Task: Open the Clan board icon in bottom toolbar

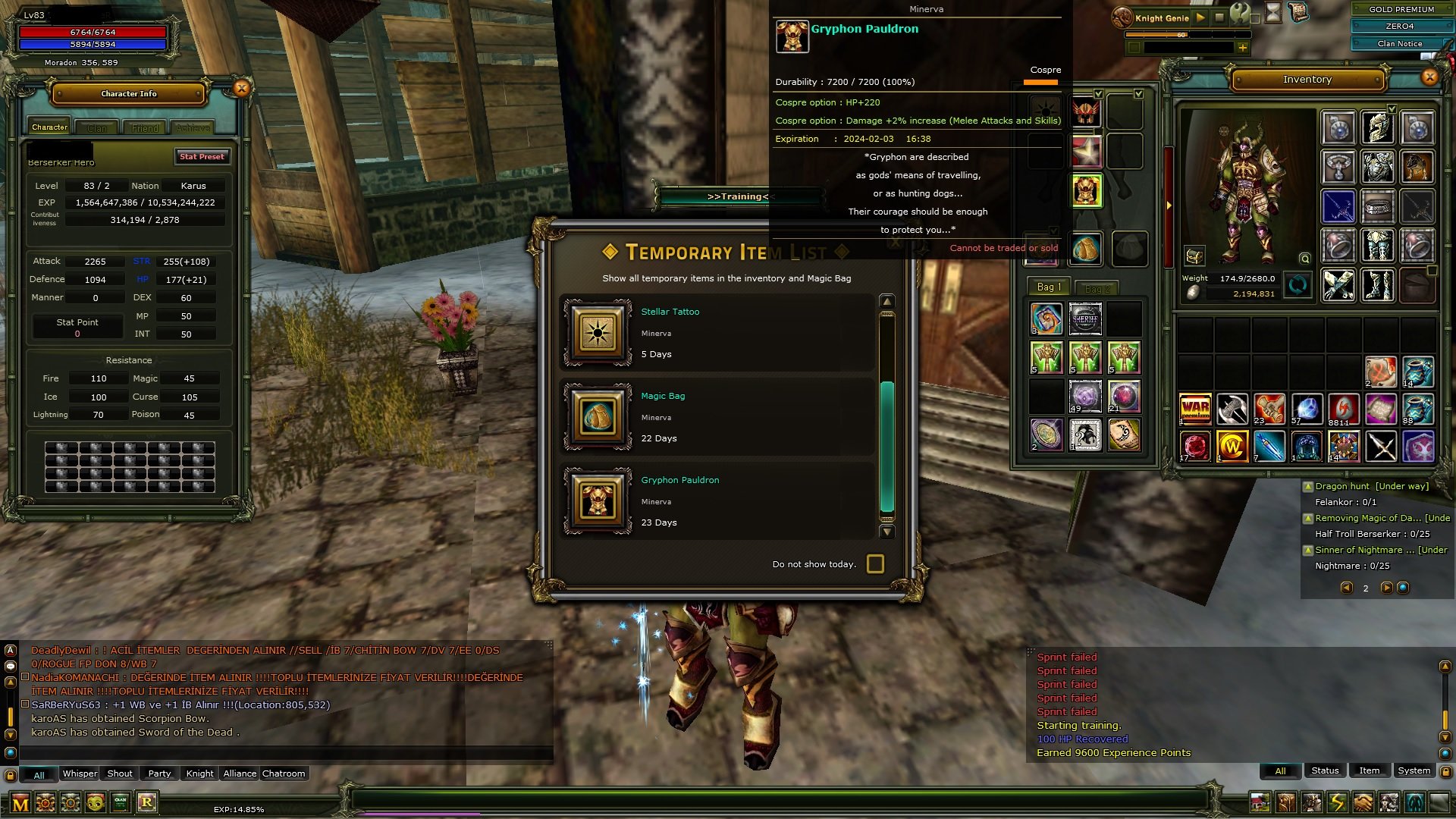Action: click(120, 804)
